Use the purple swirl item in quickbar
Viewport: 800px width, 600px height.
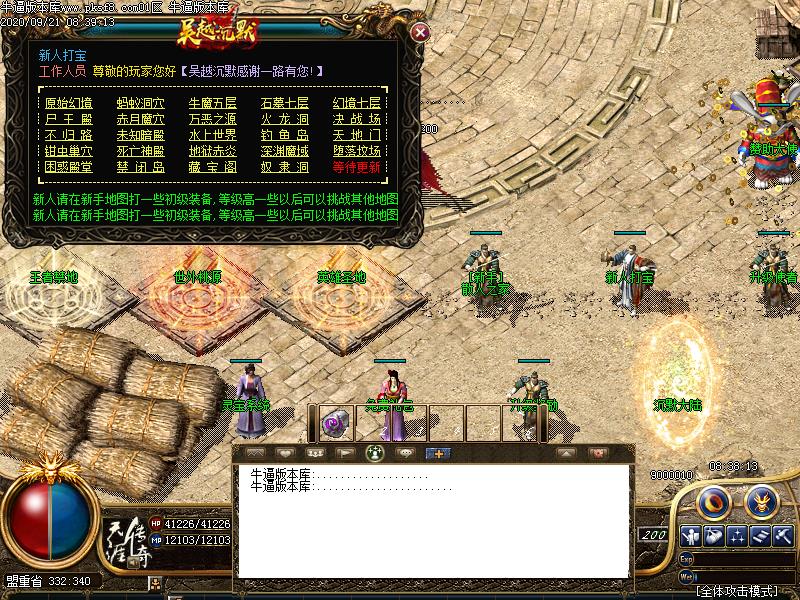coord(335,424)
